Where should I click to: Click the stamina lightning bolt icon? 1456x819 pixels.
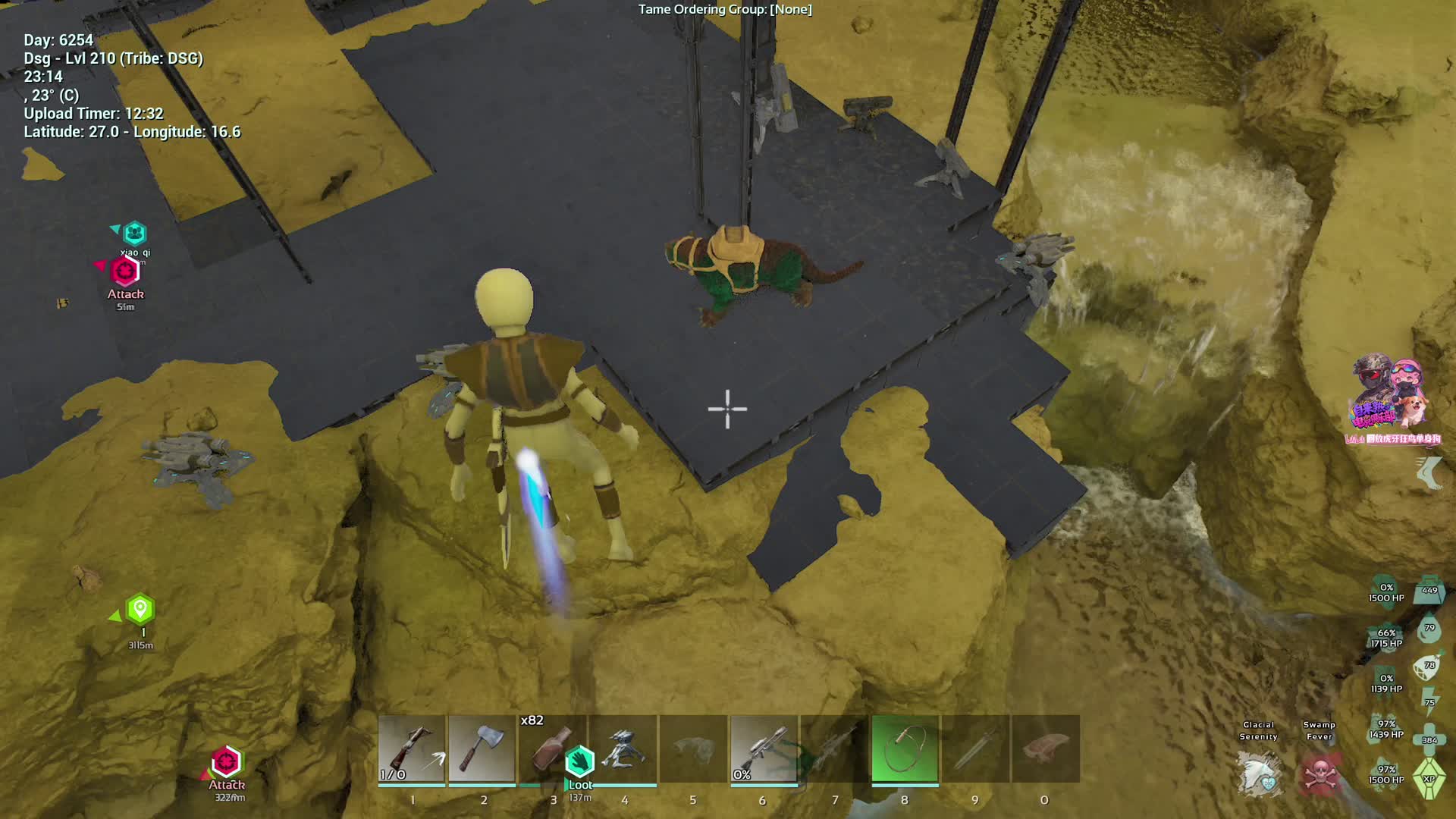(1429, 702)
